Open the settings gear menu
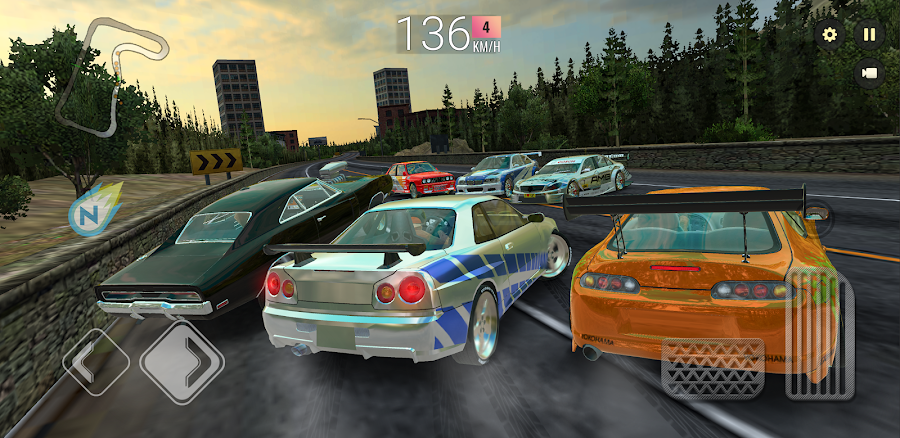The height and width of the screenshot is (438, 900). [x=829, y=35]
